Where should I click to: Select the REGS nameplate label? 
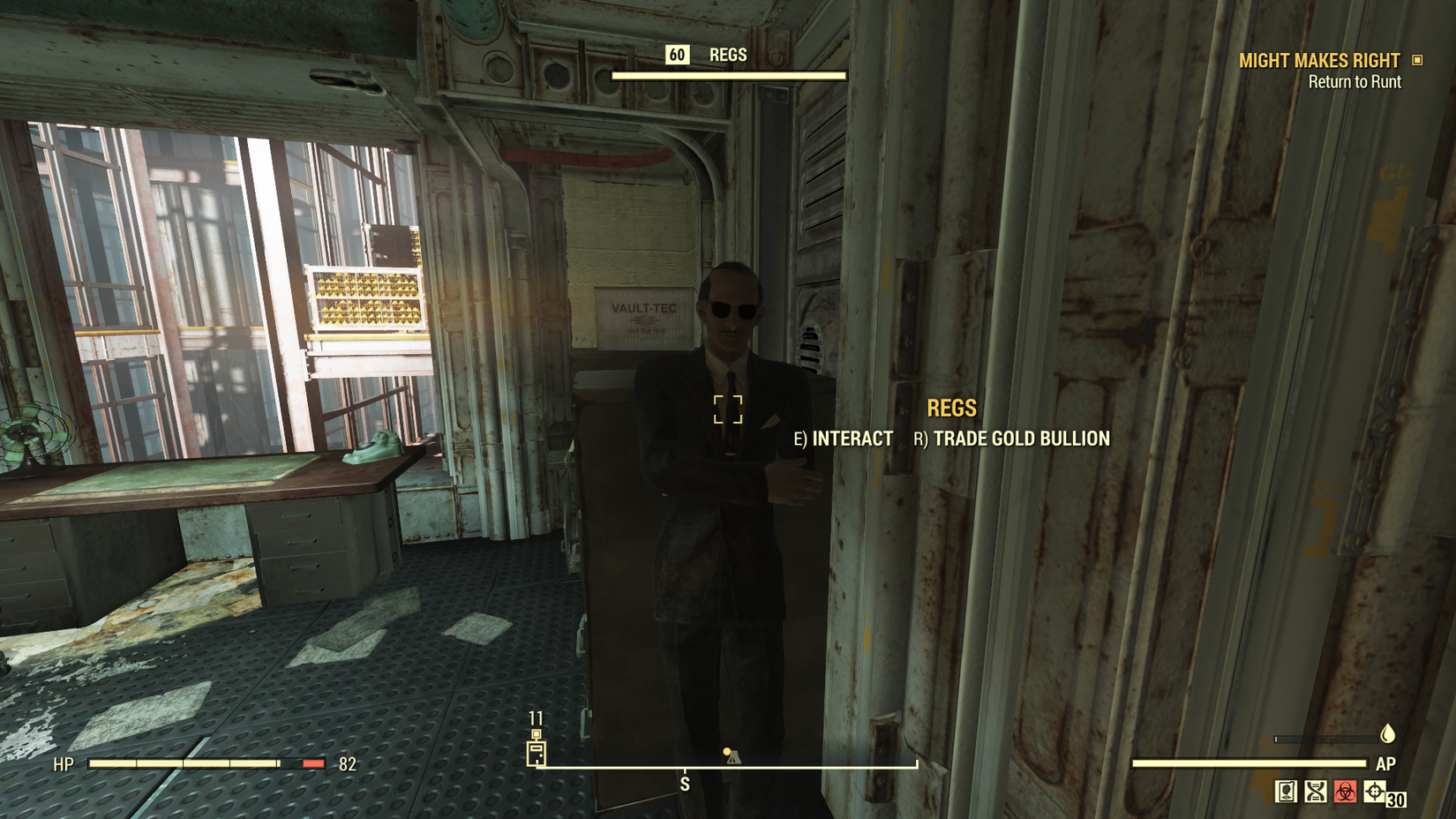pos(951,408)
